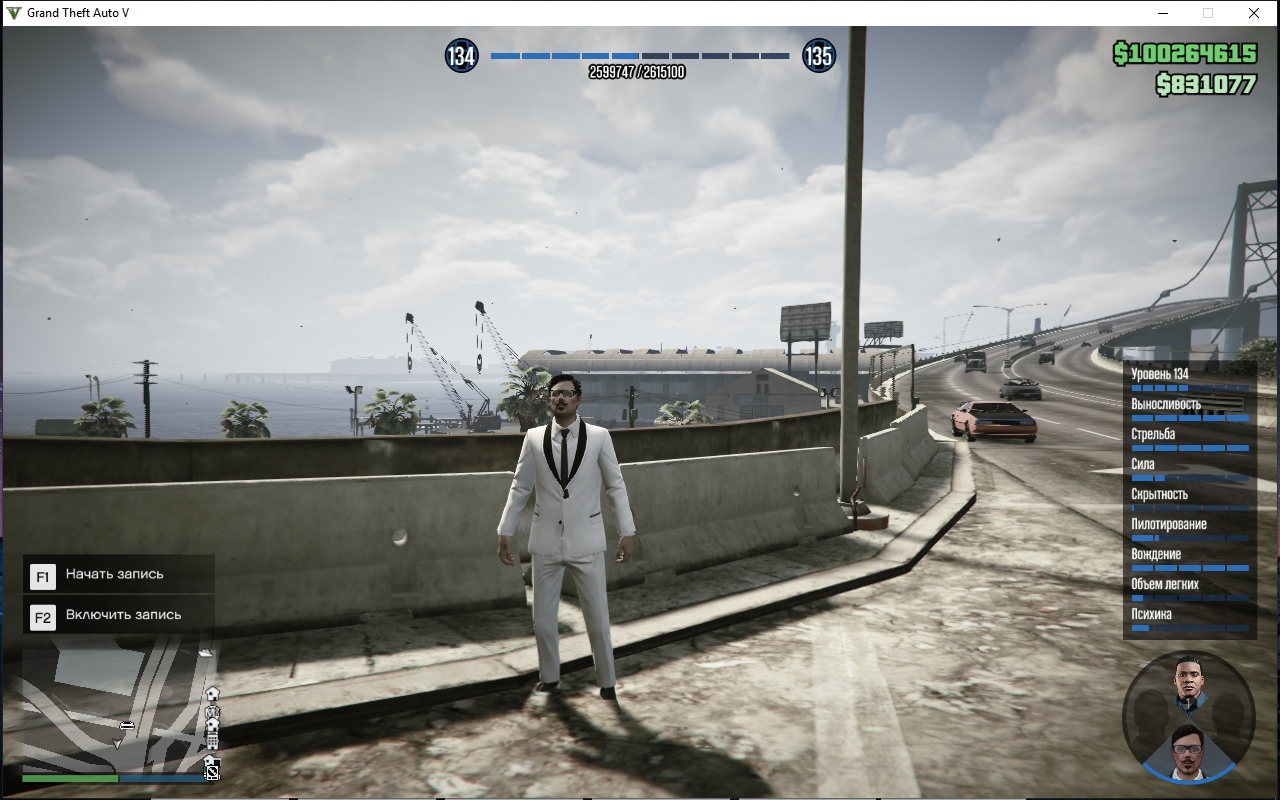Choose the glasses-wearing online character portrait
This screenshot has height=800, width=1280.
1188,750
